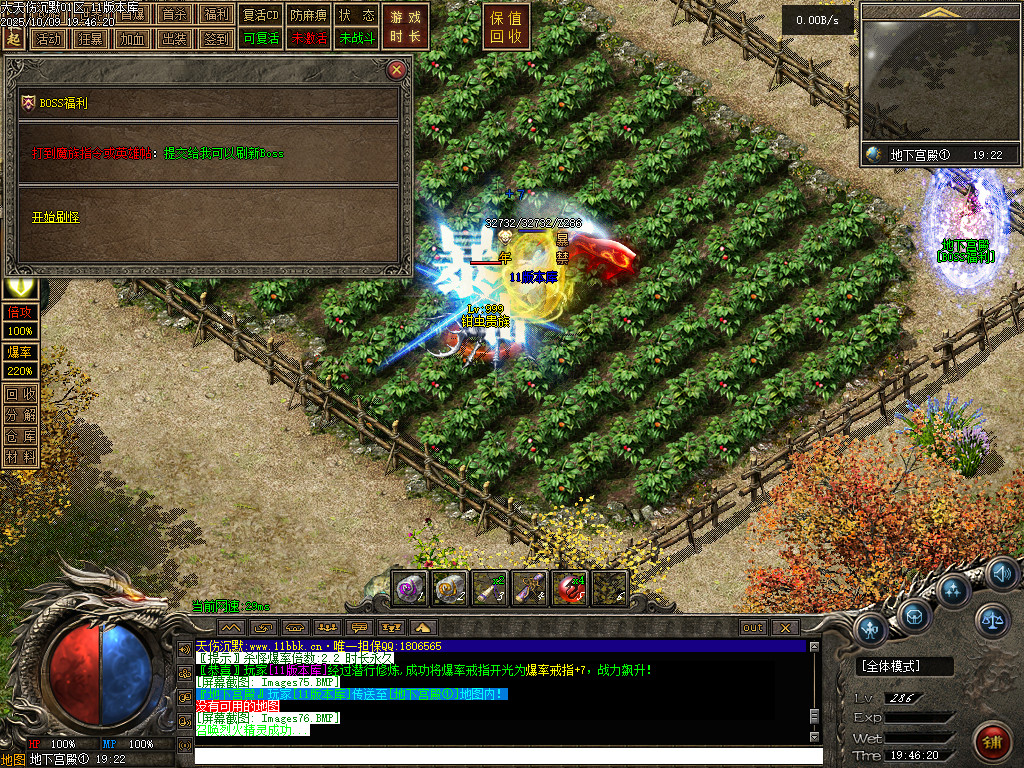Toggle the sound speaker round button
1024x768 pixels.
click(1003, 575)
